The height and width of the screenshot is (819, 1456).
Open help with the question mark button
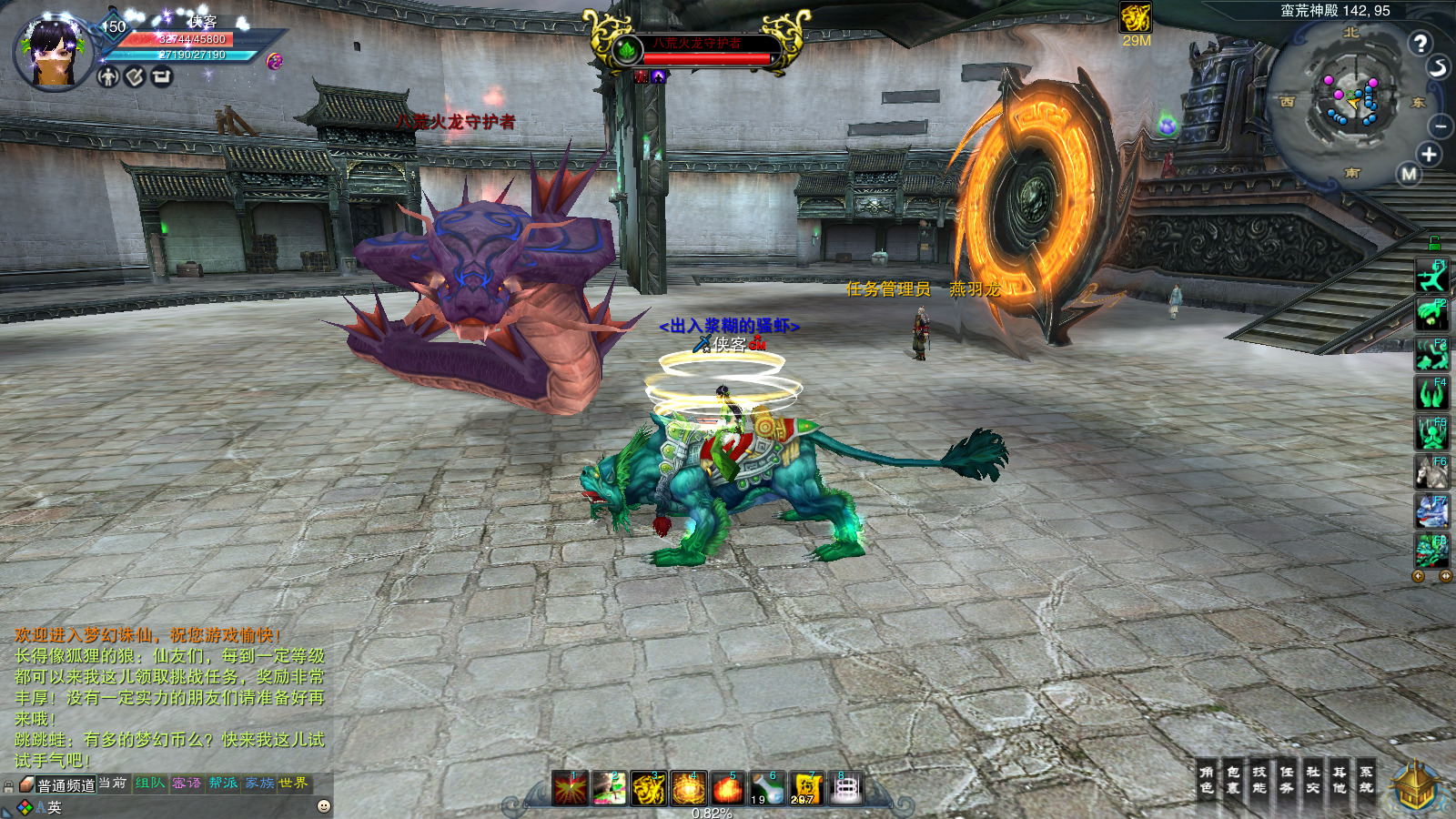[x=1421, y=43]
